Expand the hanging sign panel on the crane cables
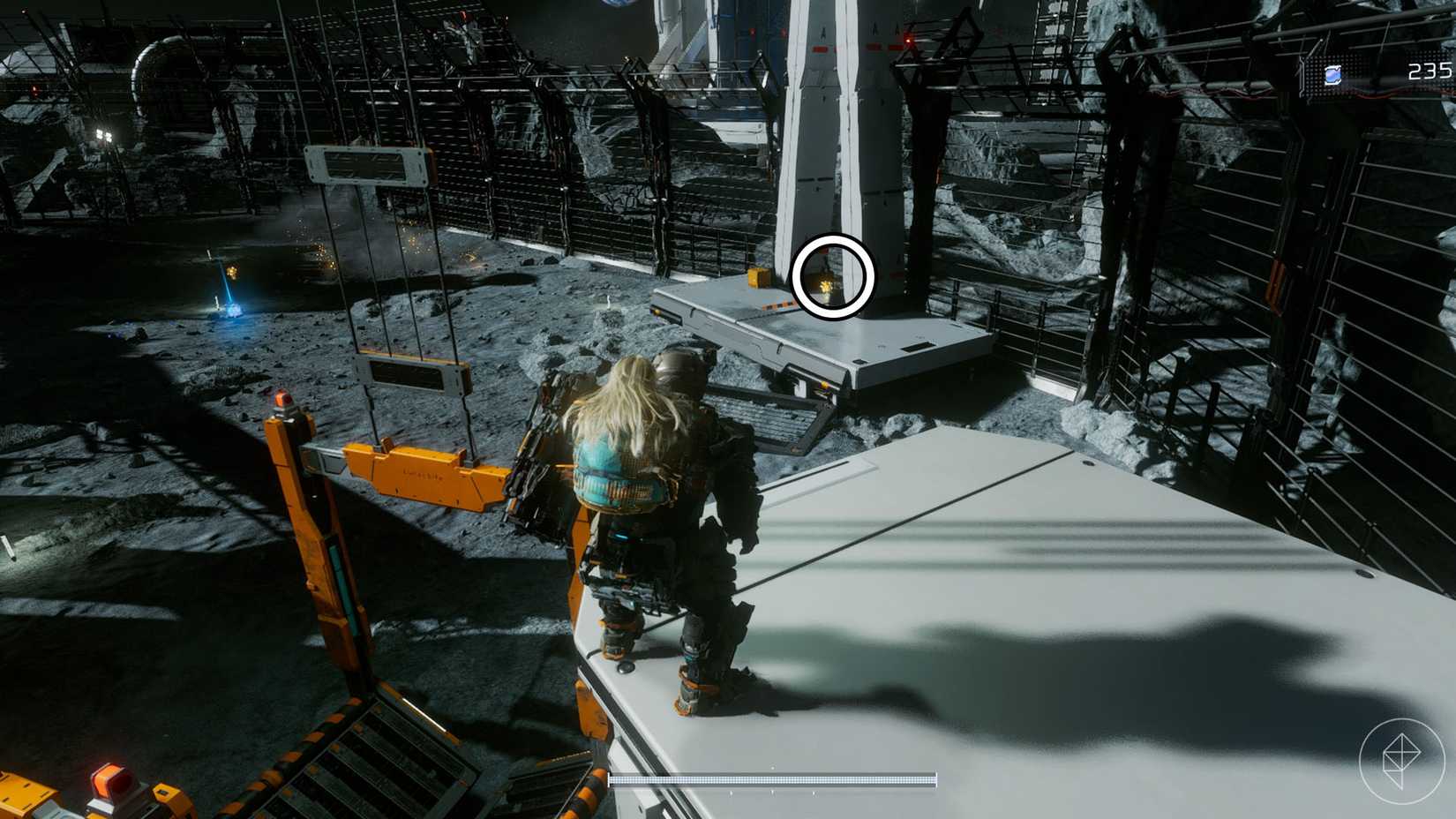Screen dimensions: 1456x819 (x=366, y=164)
